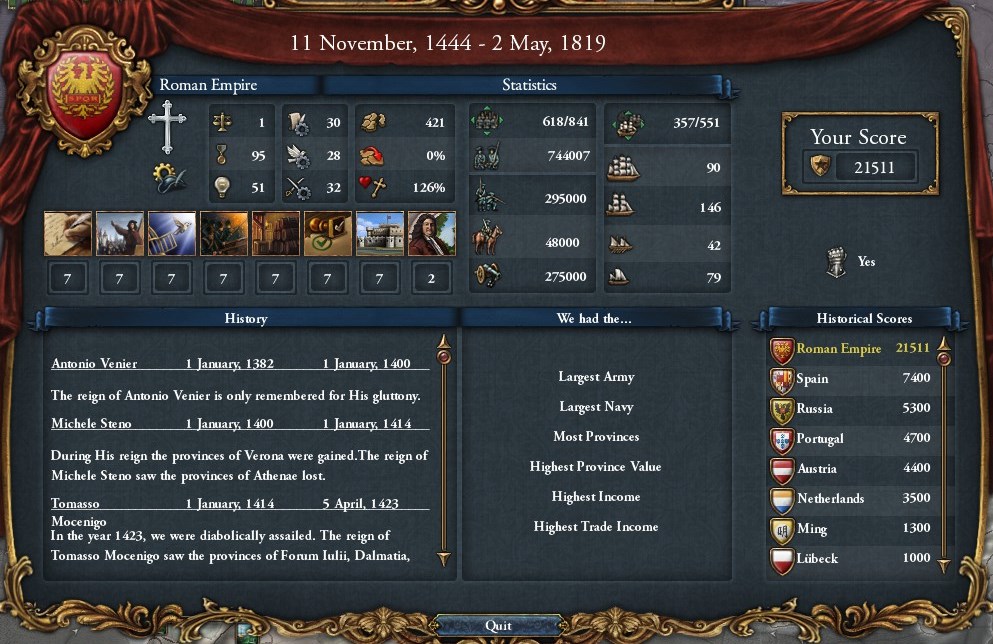Select the crates and barrels idea icon
The height and width of the screenshot is (644, 993).
coord(276,234)
